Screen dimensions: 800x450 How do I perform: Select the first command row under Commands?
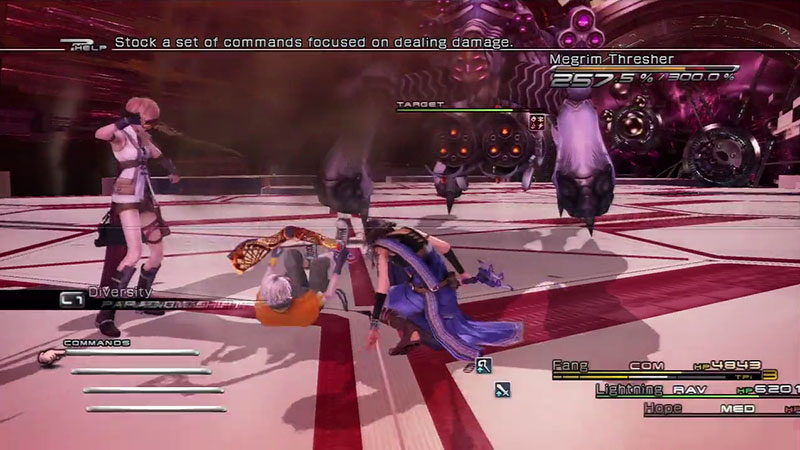[133, 353]
